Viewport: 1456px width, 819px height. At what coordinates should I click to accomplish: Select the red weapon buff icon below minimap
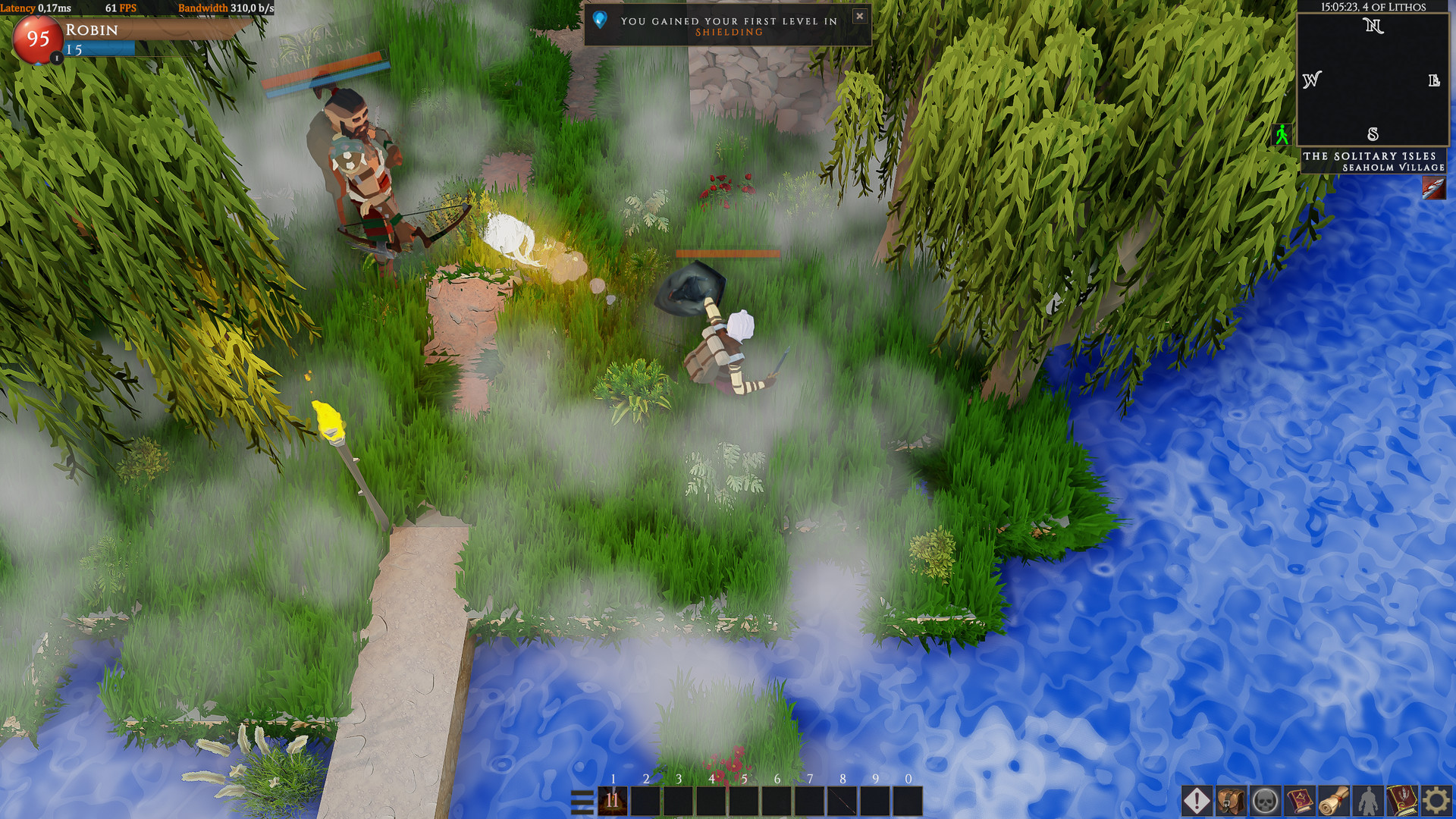pyautogui.click(x=1434, y=187)
